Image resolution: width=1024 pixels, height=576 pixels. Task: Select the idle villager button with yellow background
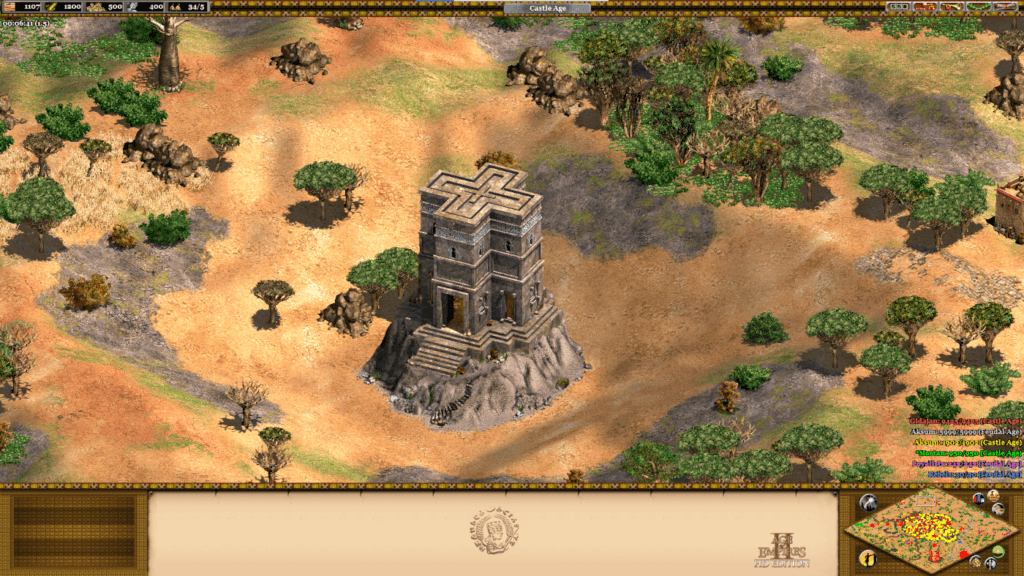click(868, 558)
